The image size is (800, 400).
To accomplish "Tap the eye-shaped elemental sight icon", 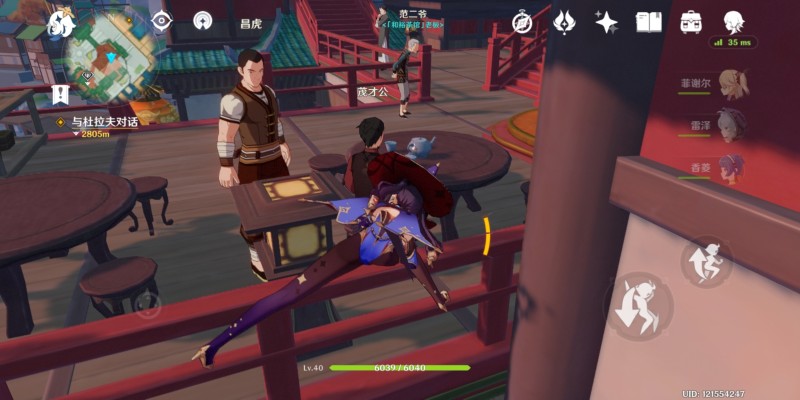I will pos(161,21).
